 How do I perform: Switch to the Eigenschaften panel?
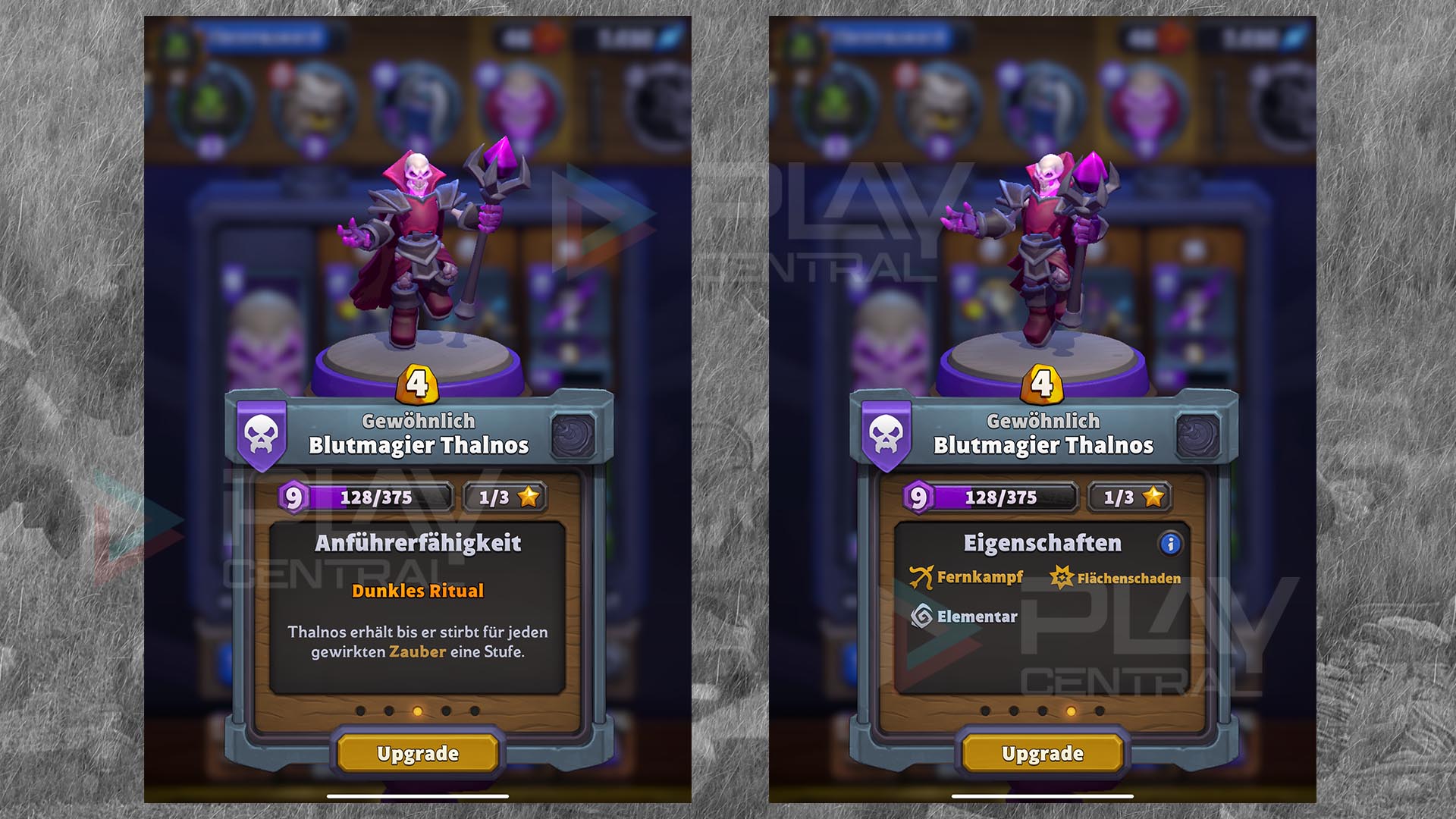(1041, 541)
